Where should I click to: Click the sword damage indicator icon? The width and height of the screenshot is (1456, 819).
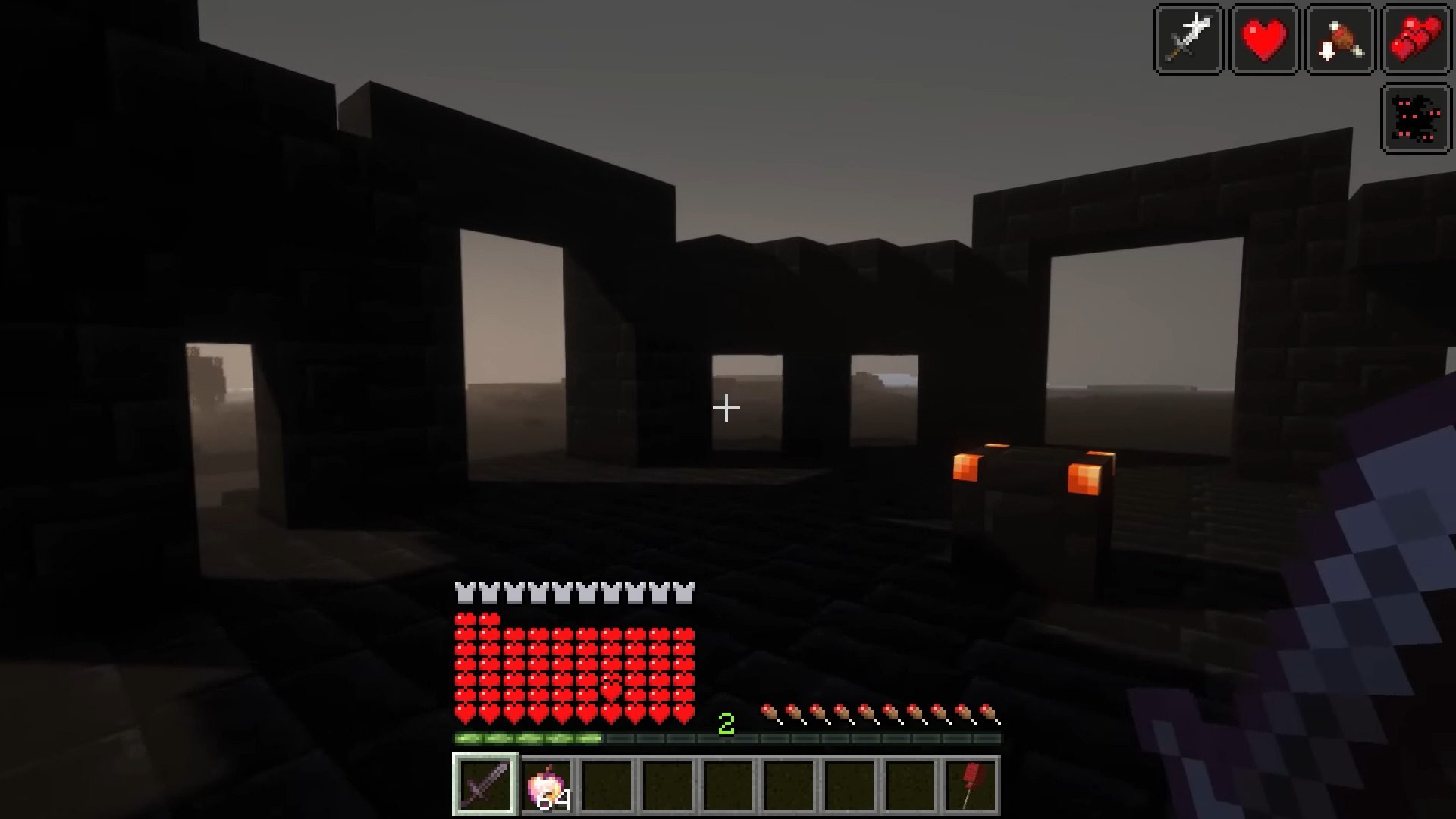(1188, 39)
